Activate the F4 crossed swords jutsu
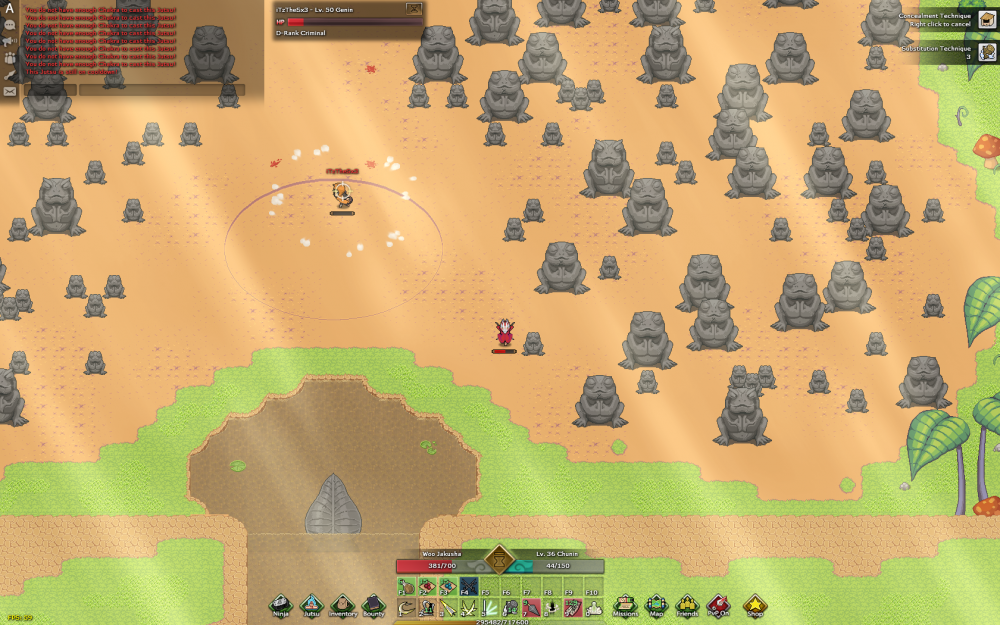 point(470,586)
